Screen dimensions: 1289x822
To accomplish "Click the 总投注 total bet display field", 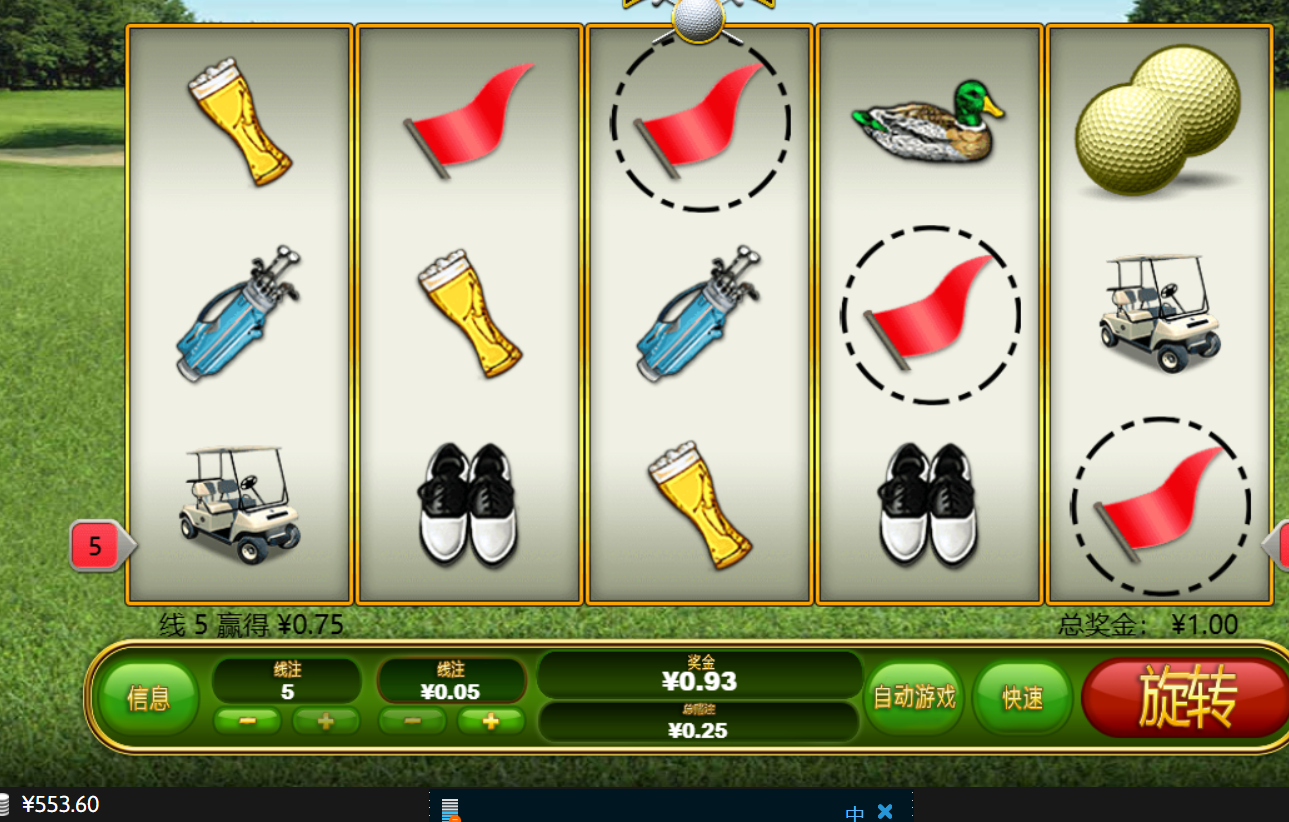I will coord(698,724).
